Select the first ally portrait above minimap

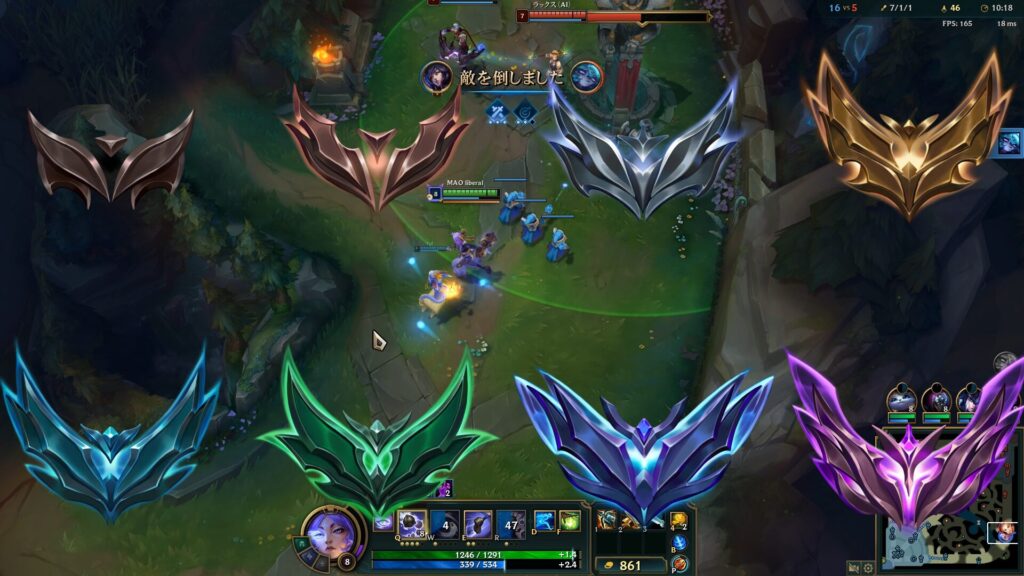pos(901,398)
